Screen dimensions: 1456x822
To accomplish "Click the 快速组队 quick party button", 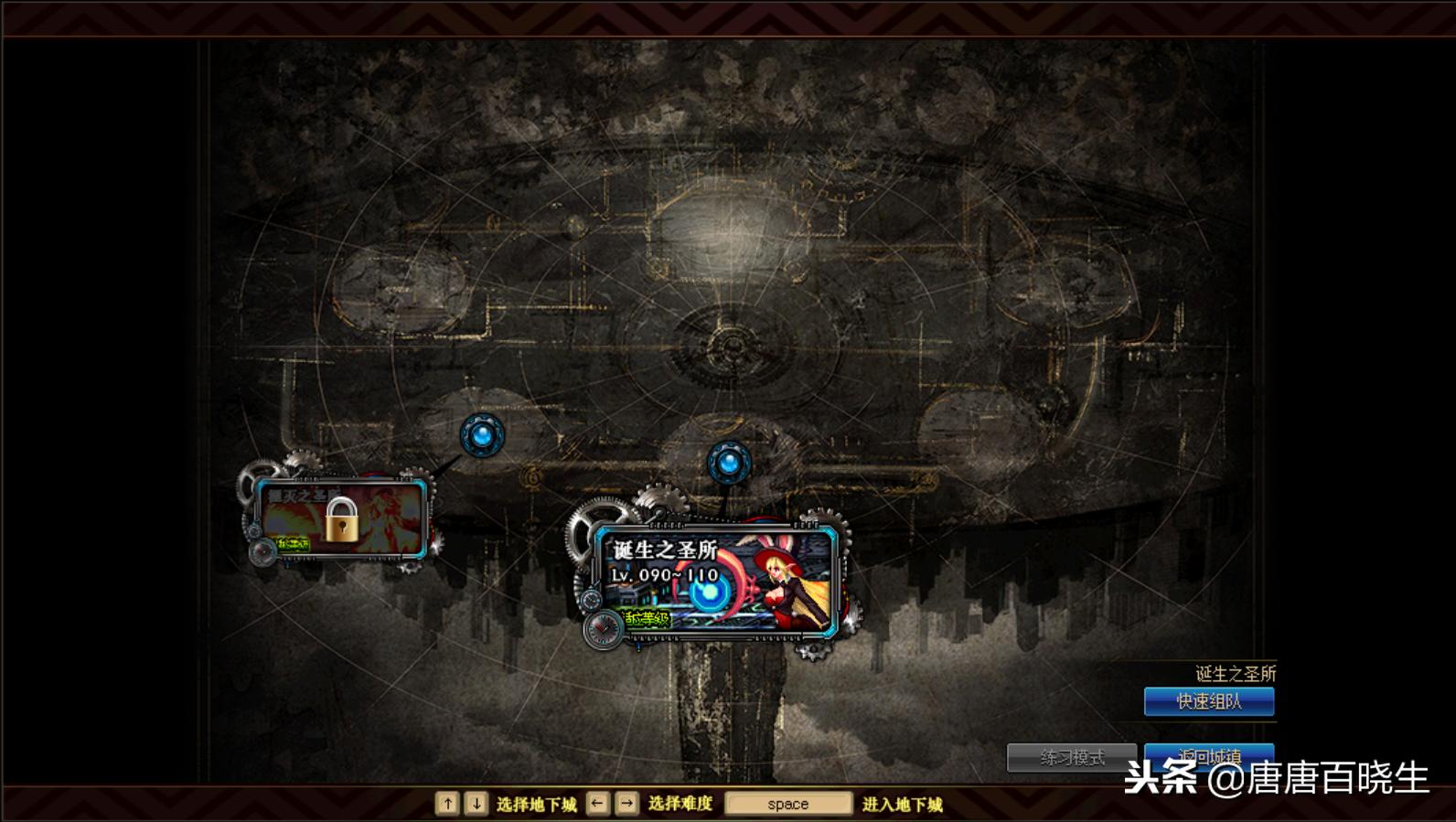I will [x=1208, y=701].
